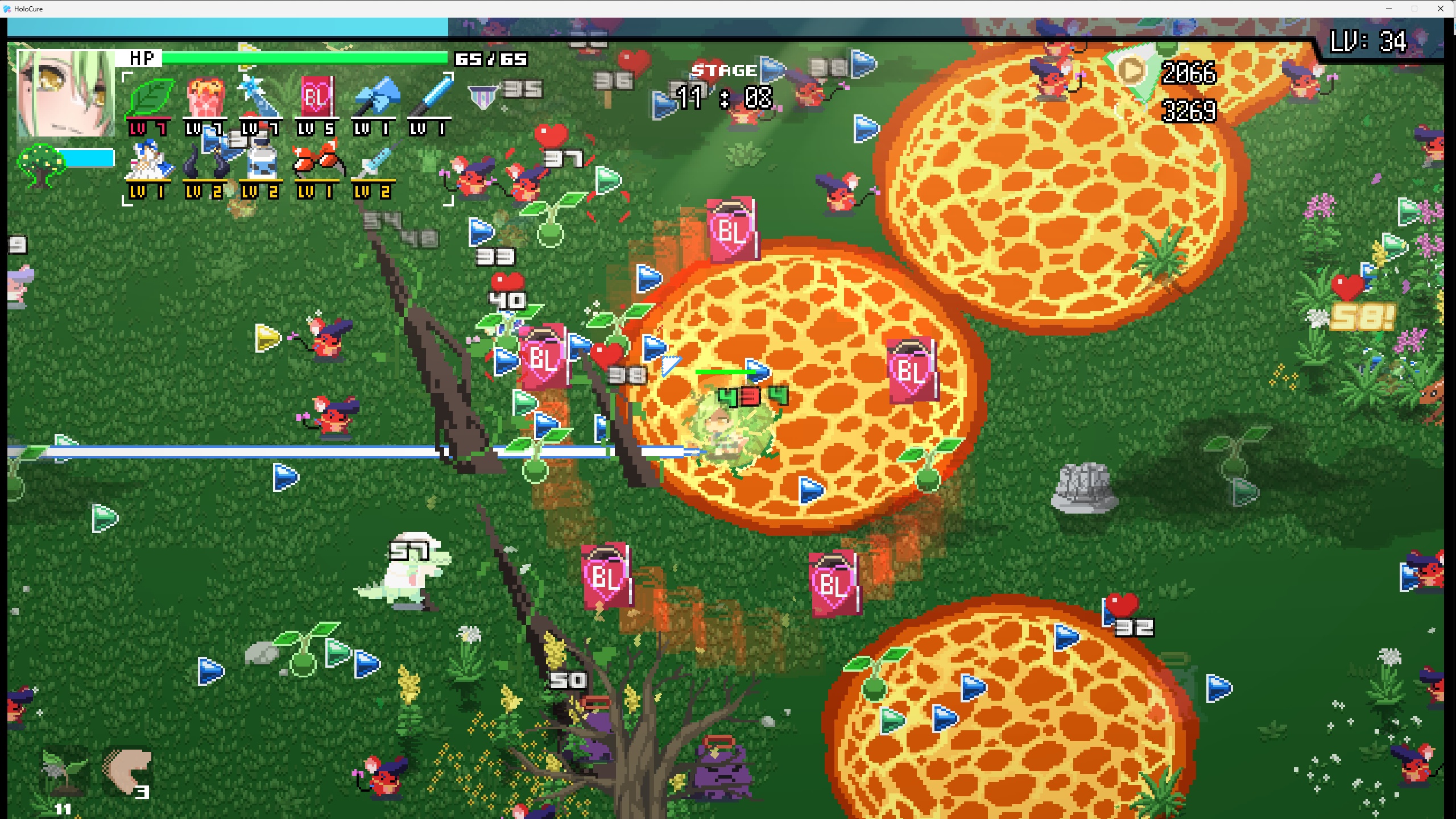Click the bouquet weapon icon

(205, 98)
